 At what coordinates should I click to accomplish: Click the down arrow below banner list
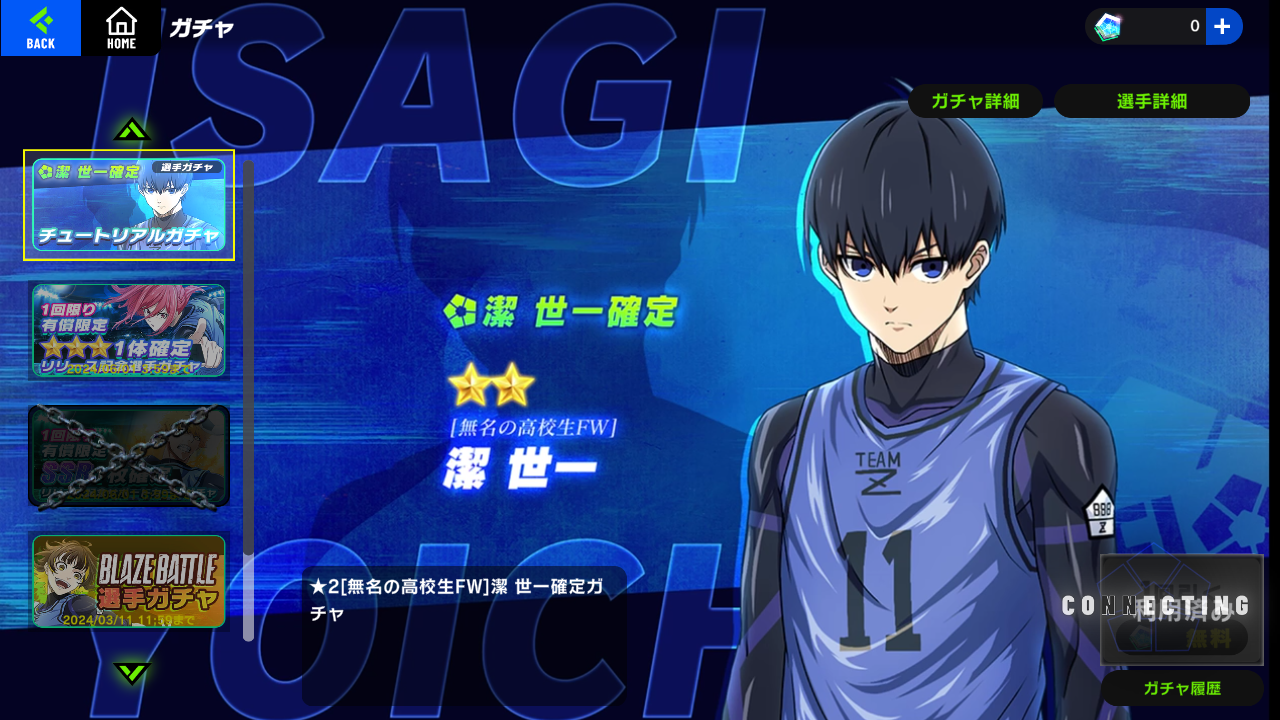pyautogui.click(x=132, y=672)
